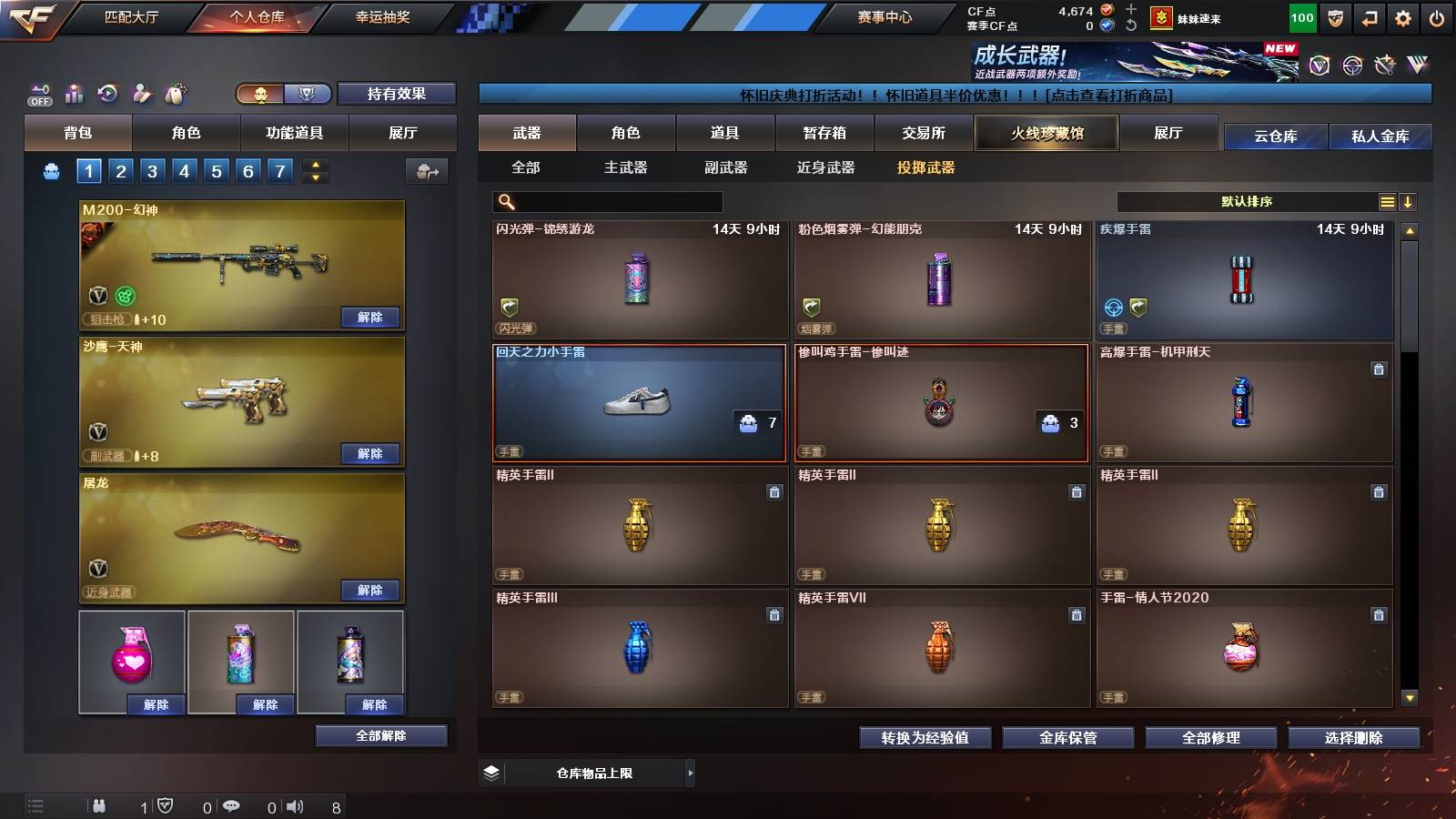This screenshot has width=1456, height=819.
Task: Click the 转换为经验值 button
Action: 925,738
